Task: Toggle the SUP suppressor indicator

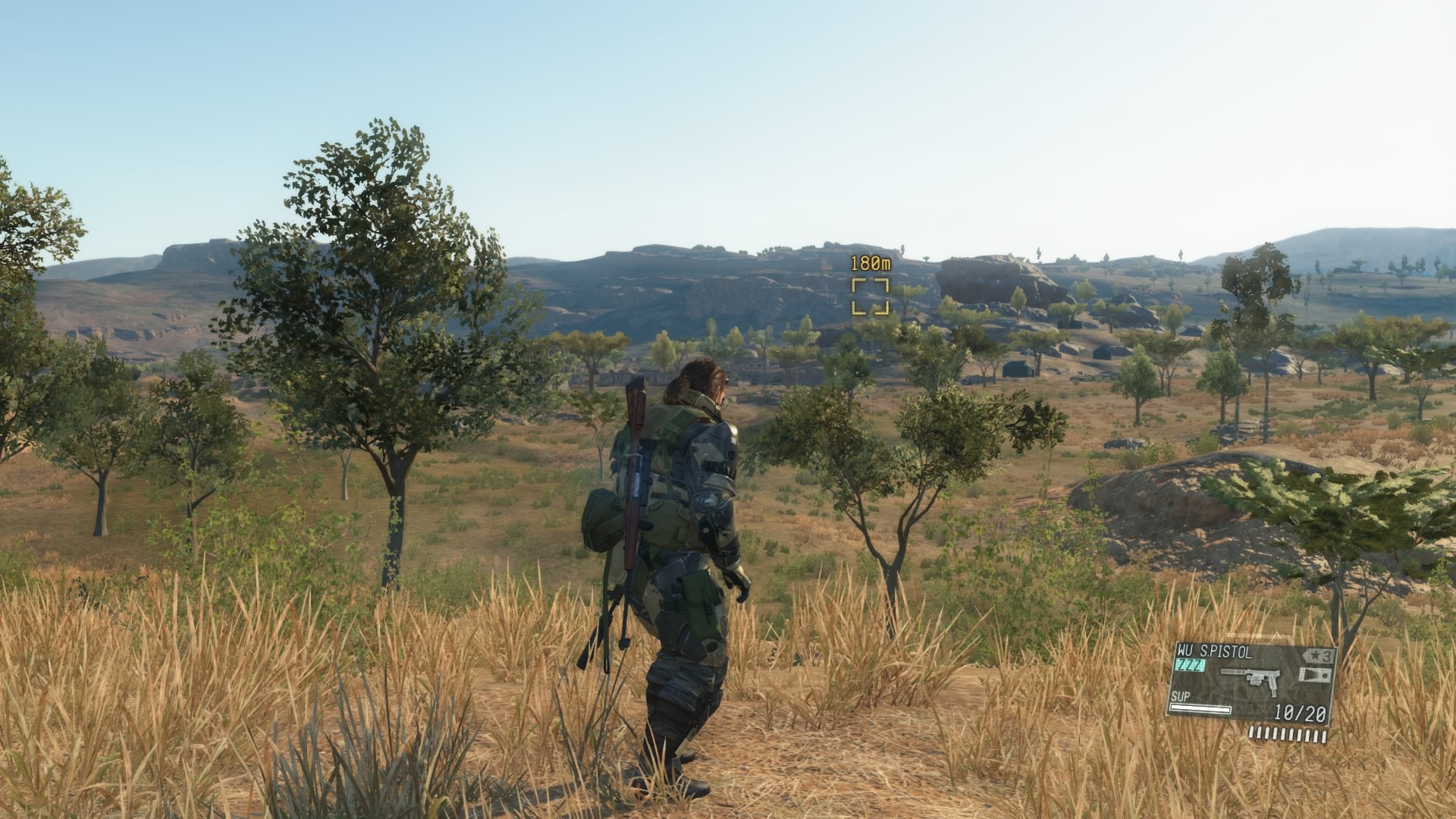Action: click(1183, 696)
